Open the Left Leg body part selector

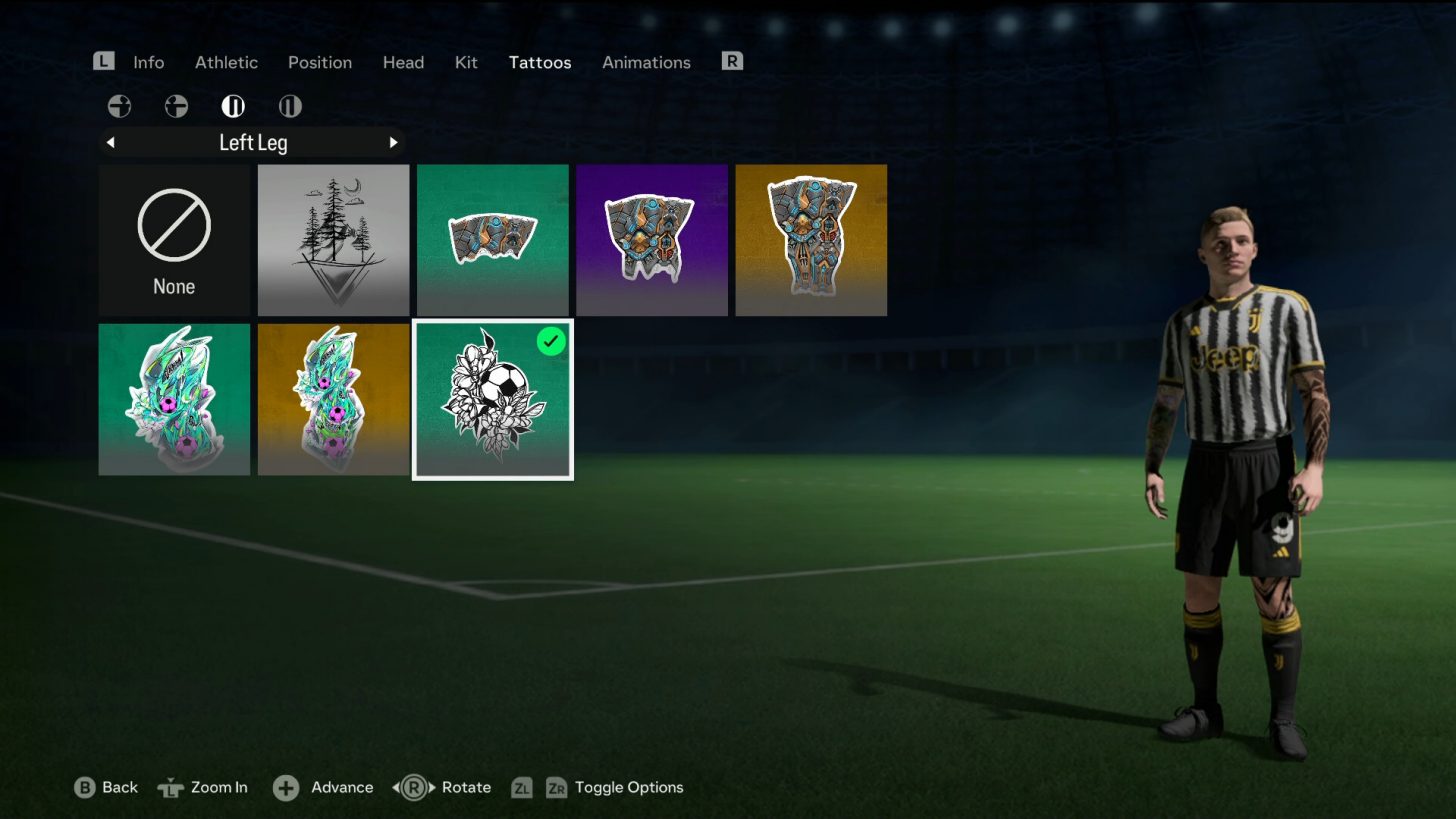[252, 142]
